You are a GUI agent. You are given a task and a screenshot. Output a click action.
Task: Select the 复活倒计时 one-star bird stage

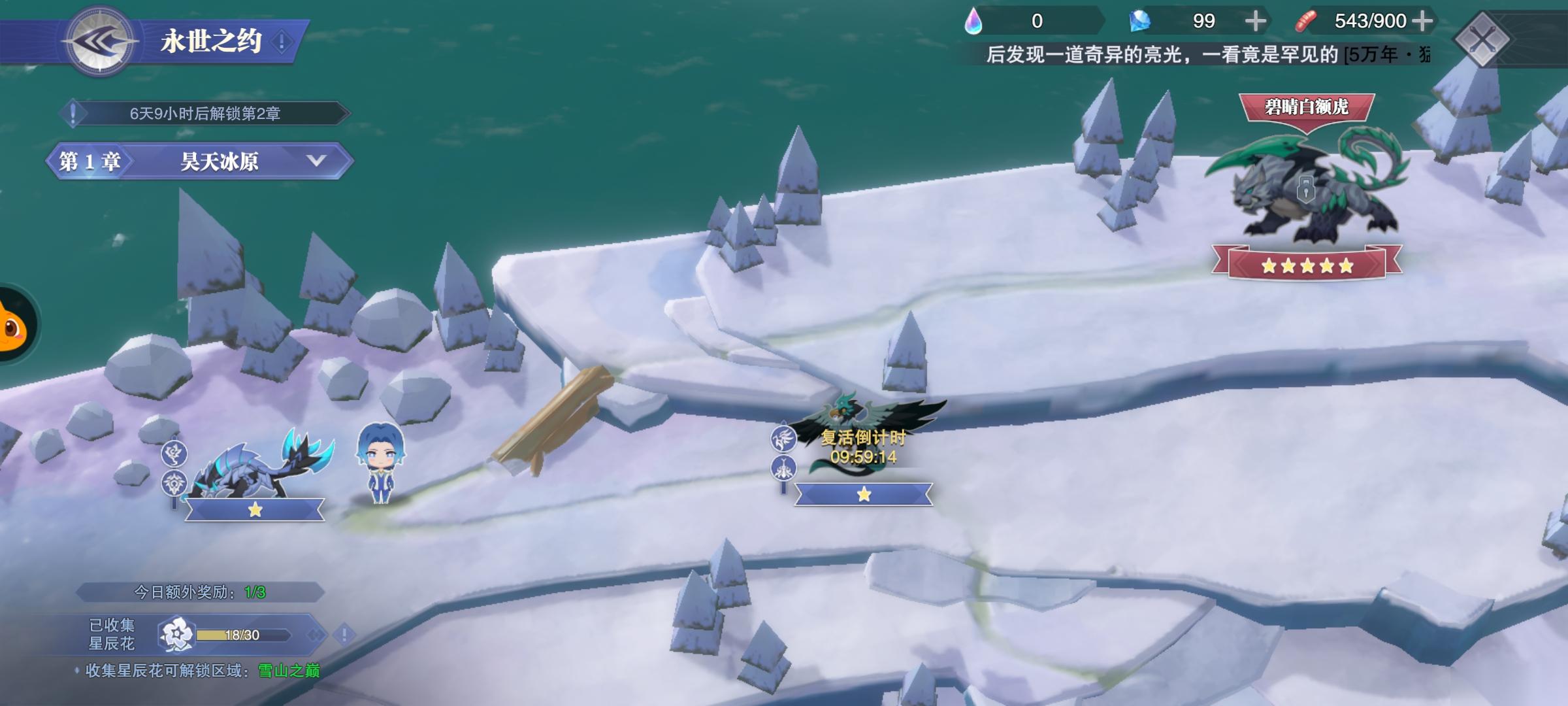click(863, 445)
